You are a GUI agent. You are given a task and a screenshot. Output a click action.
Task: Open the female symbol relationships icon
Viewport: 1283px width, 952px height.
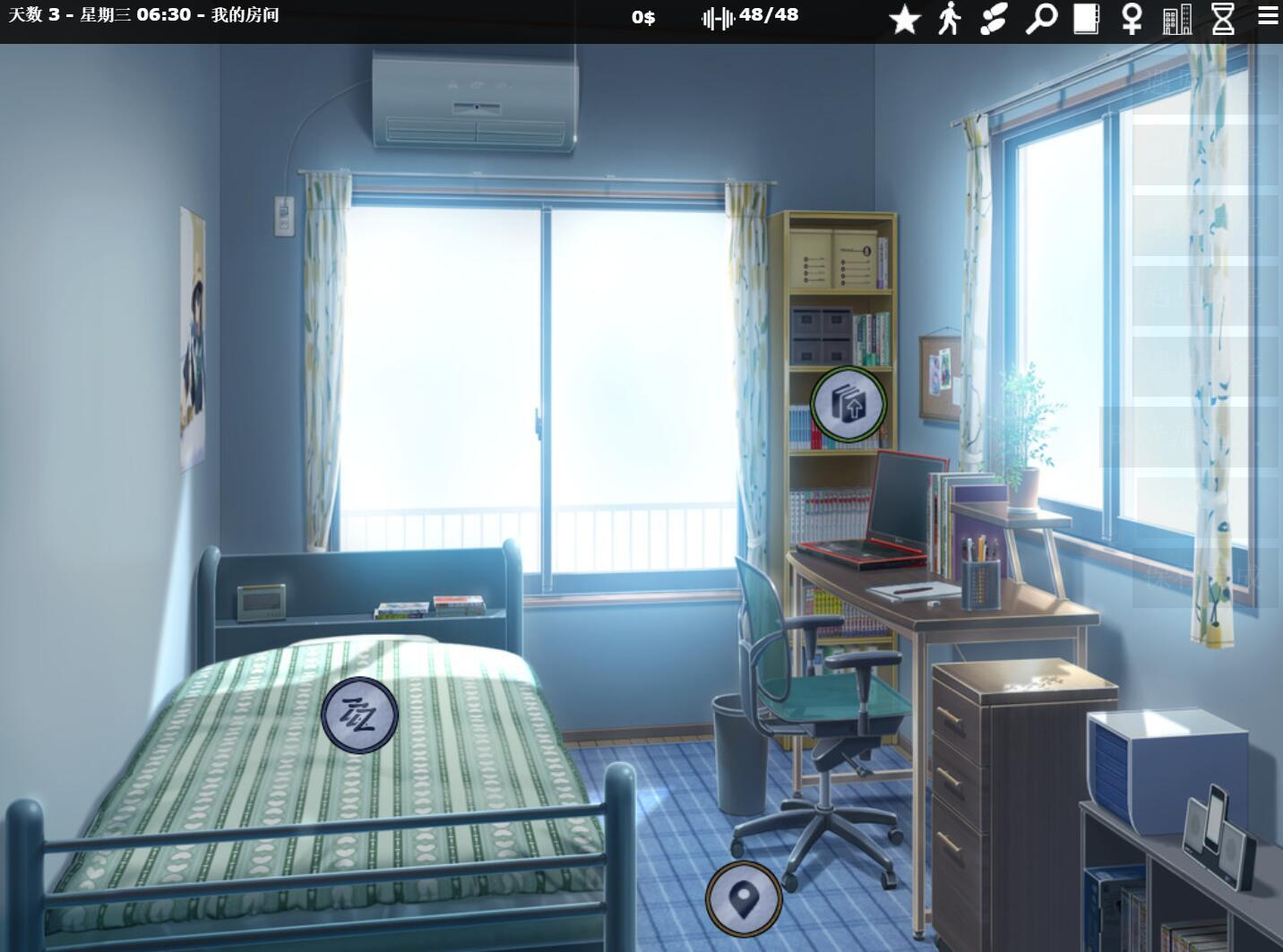click(x=1131, y=18)
